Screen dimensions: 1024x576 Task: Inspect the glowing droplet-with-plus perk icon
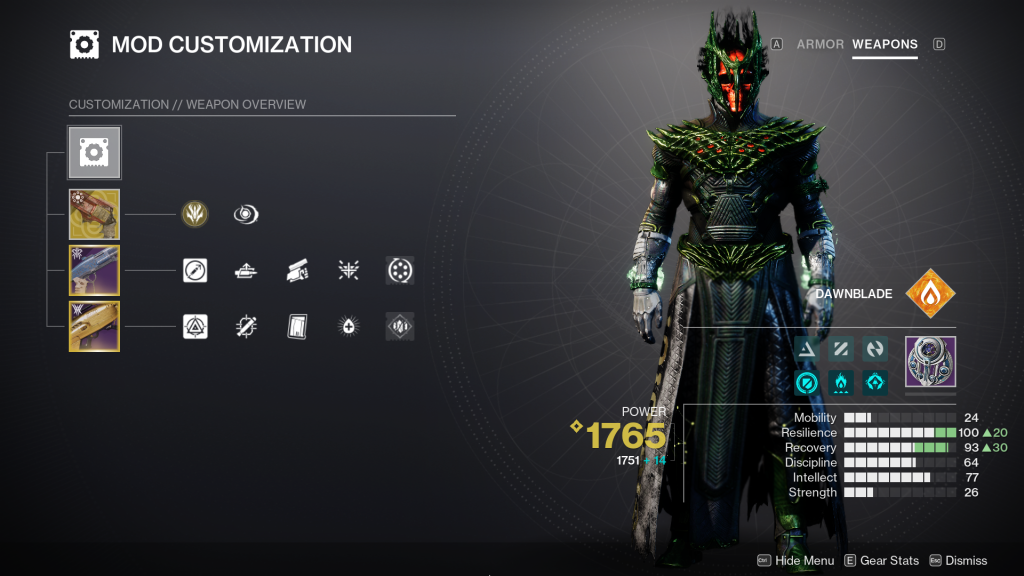[x=348, y=326]
